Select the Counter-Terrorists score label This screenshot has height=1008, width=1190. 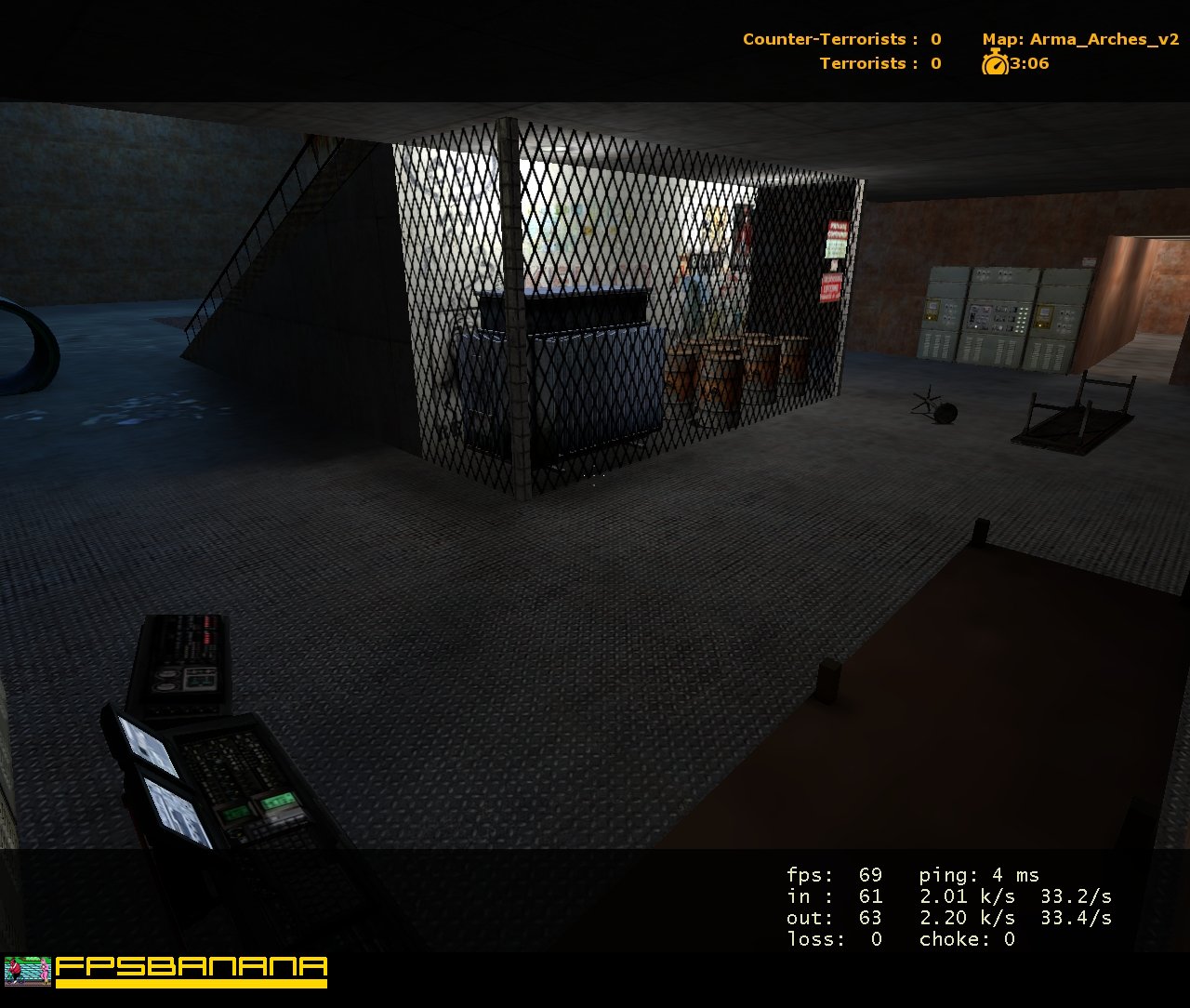pyautogui.click(x=824, y=39)
